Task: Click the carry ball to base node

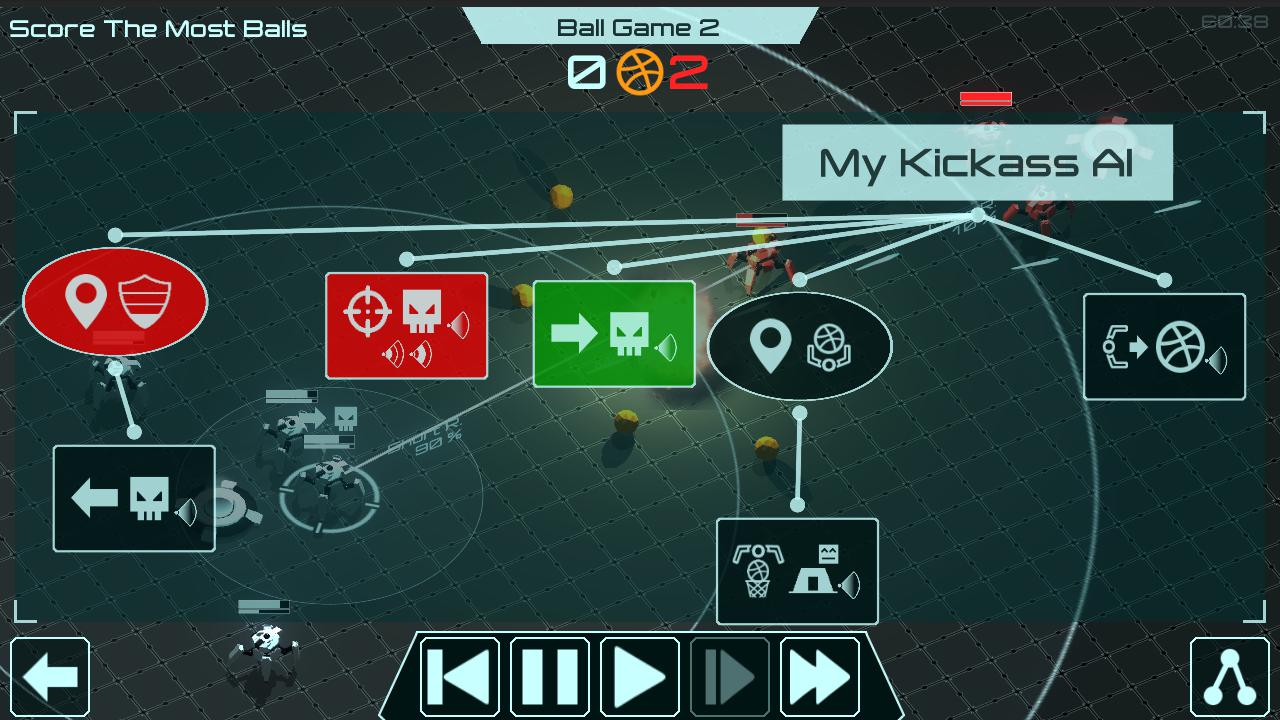Action: [797, 571]
